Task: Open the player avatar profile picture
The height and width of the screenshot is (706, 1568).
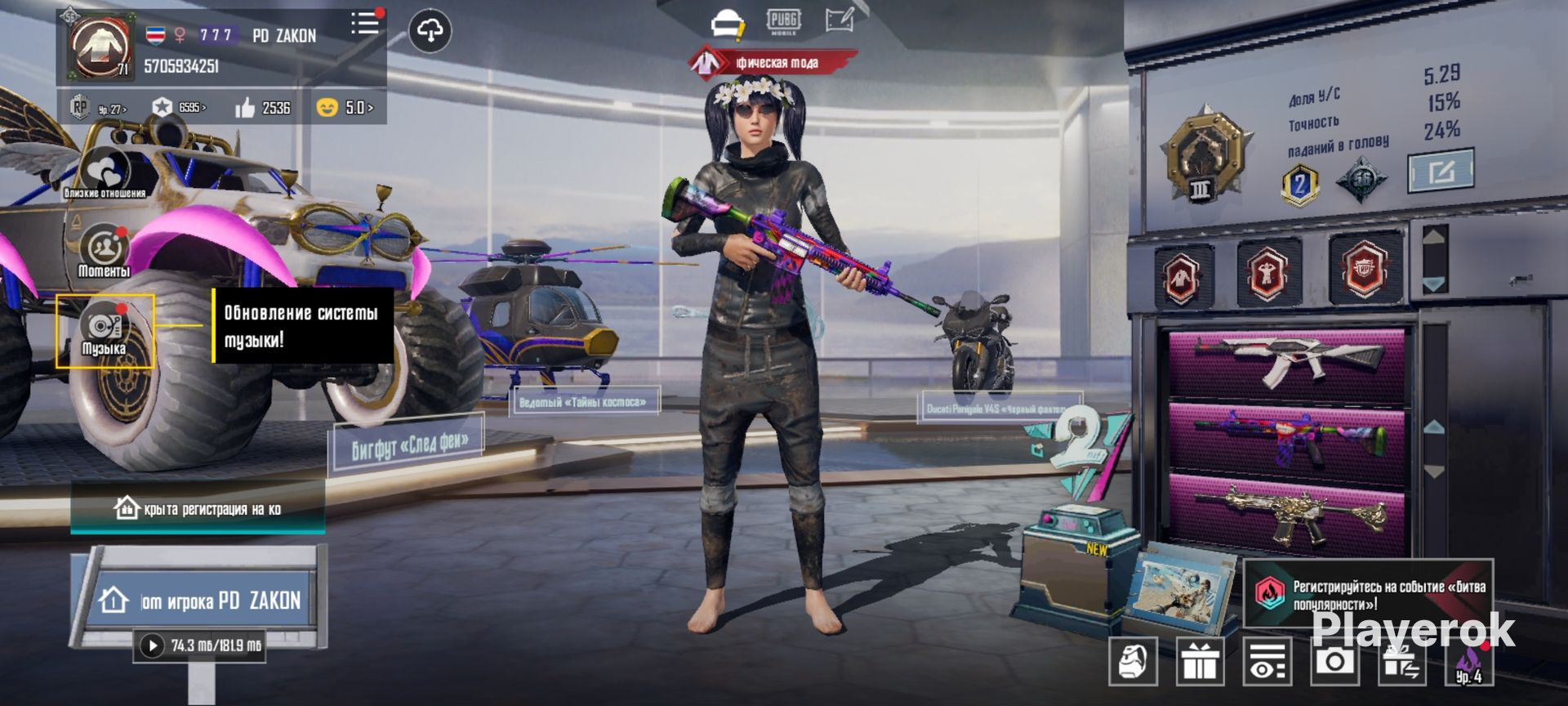Action: [100, 47]
